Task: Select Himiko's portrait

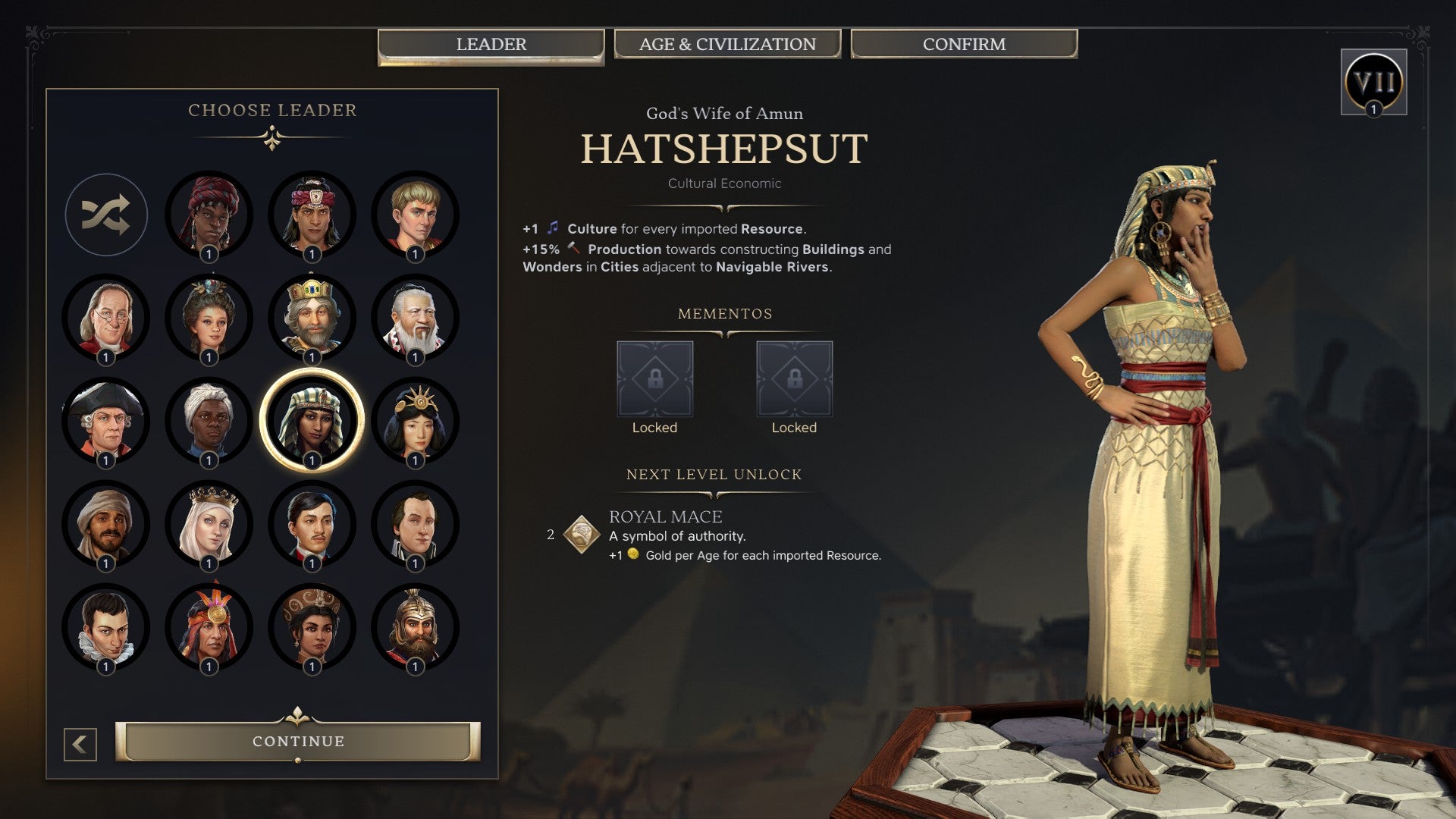Action: click(415, 422)
